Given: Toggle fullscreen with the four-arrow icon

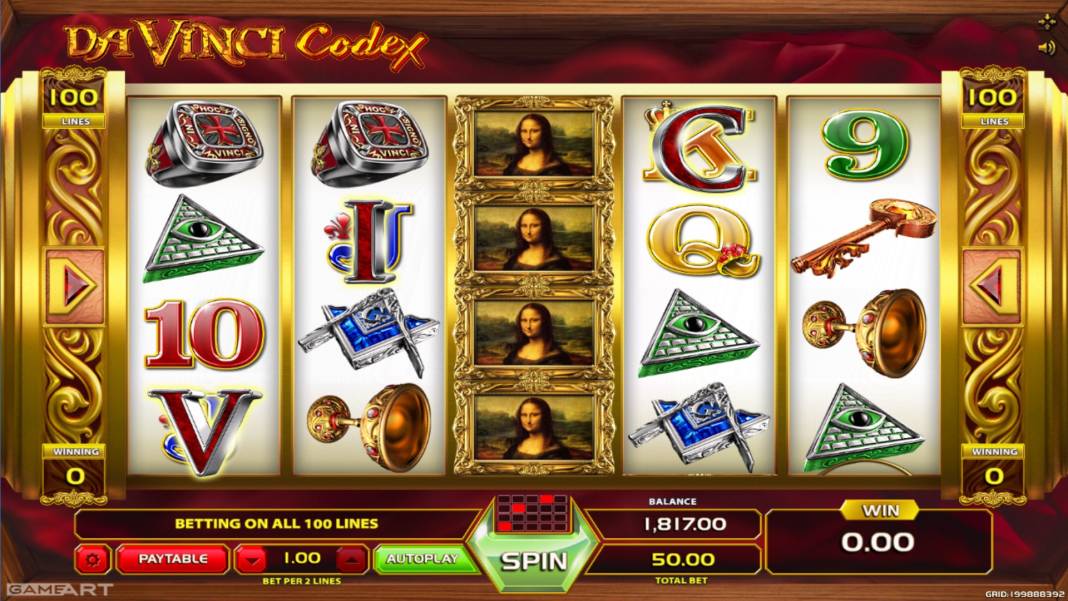Looking at the screenshot, I should (x=1046, y=21).
